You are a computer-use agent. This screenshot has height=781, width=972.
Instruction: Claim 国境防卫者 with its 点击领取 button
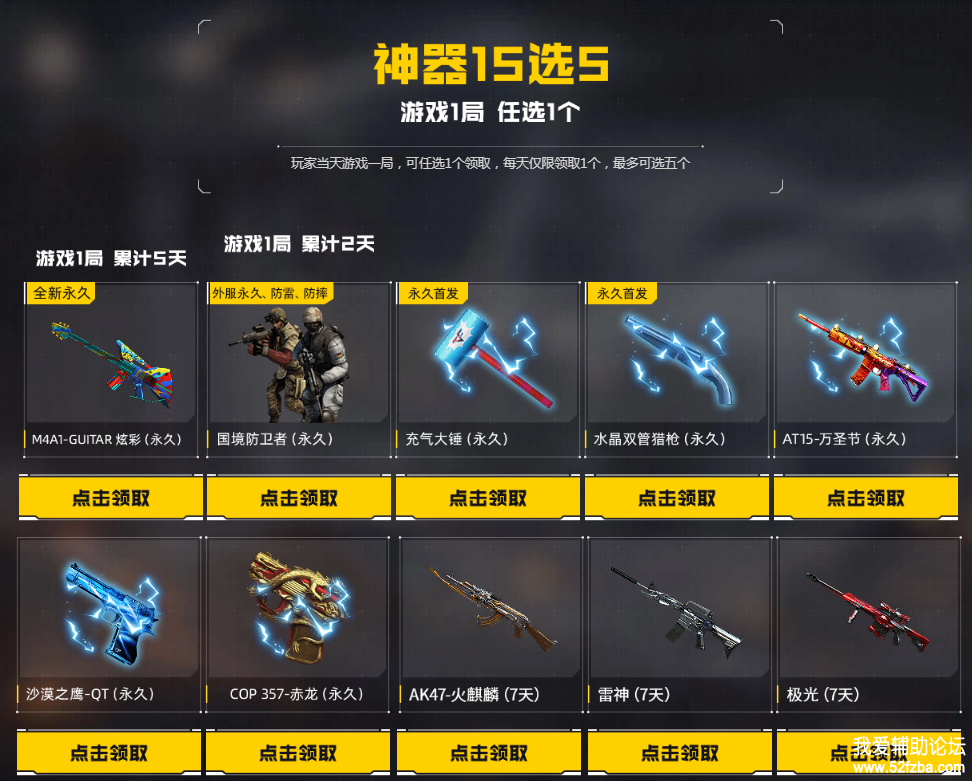click(x=299, y=498)
